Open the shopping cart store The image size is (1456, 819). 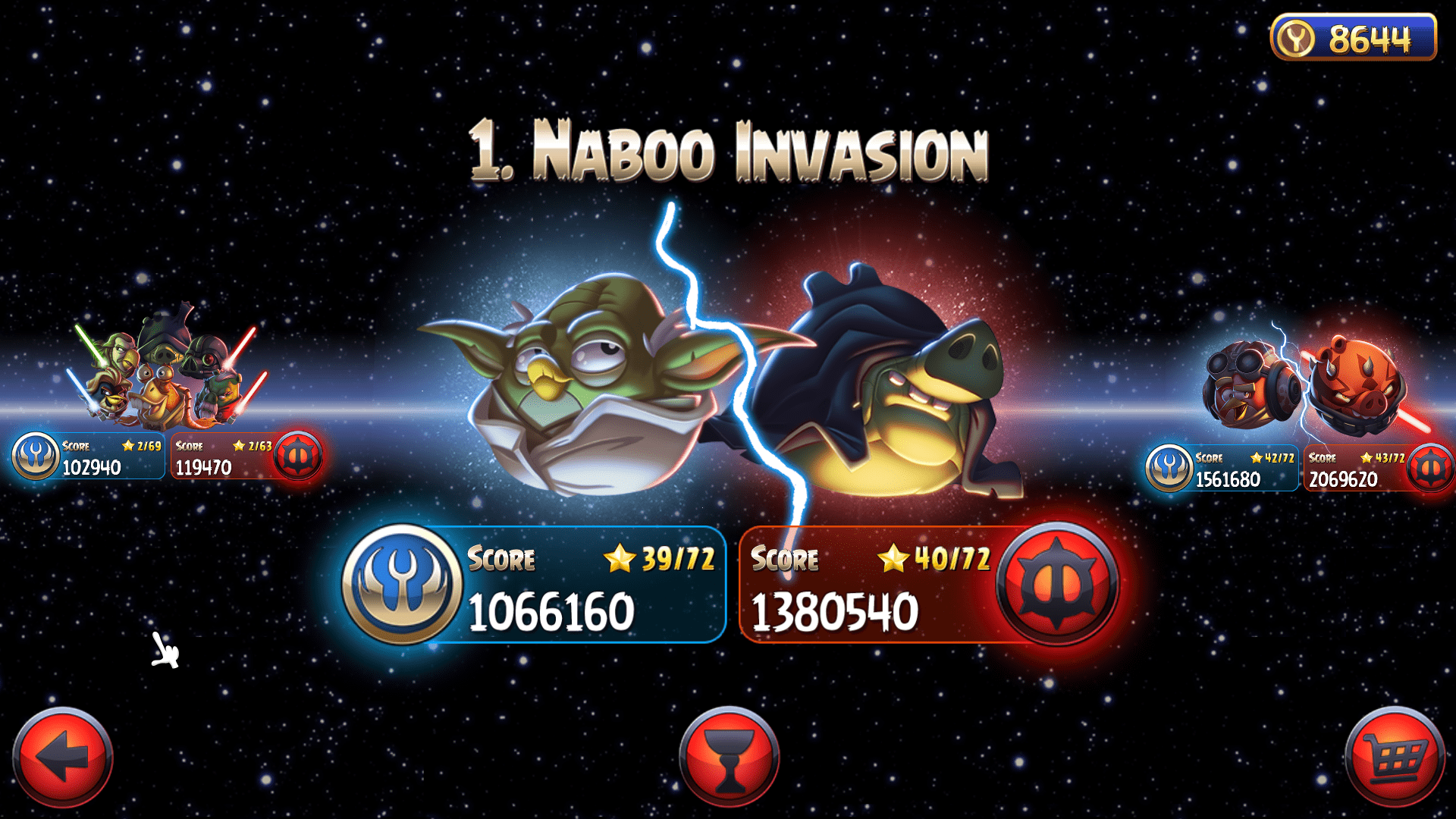pyautogui.click(x=1394, y=756)
